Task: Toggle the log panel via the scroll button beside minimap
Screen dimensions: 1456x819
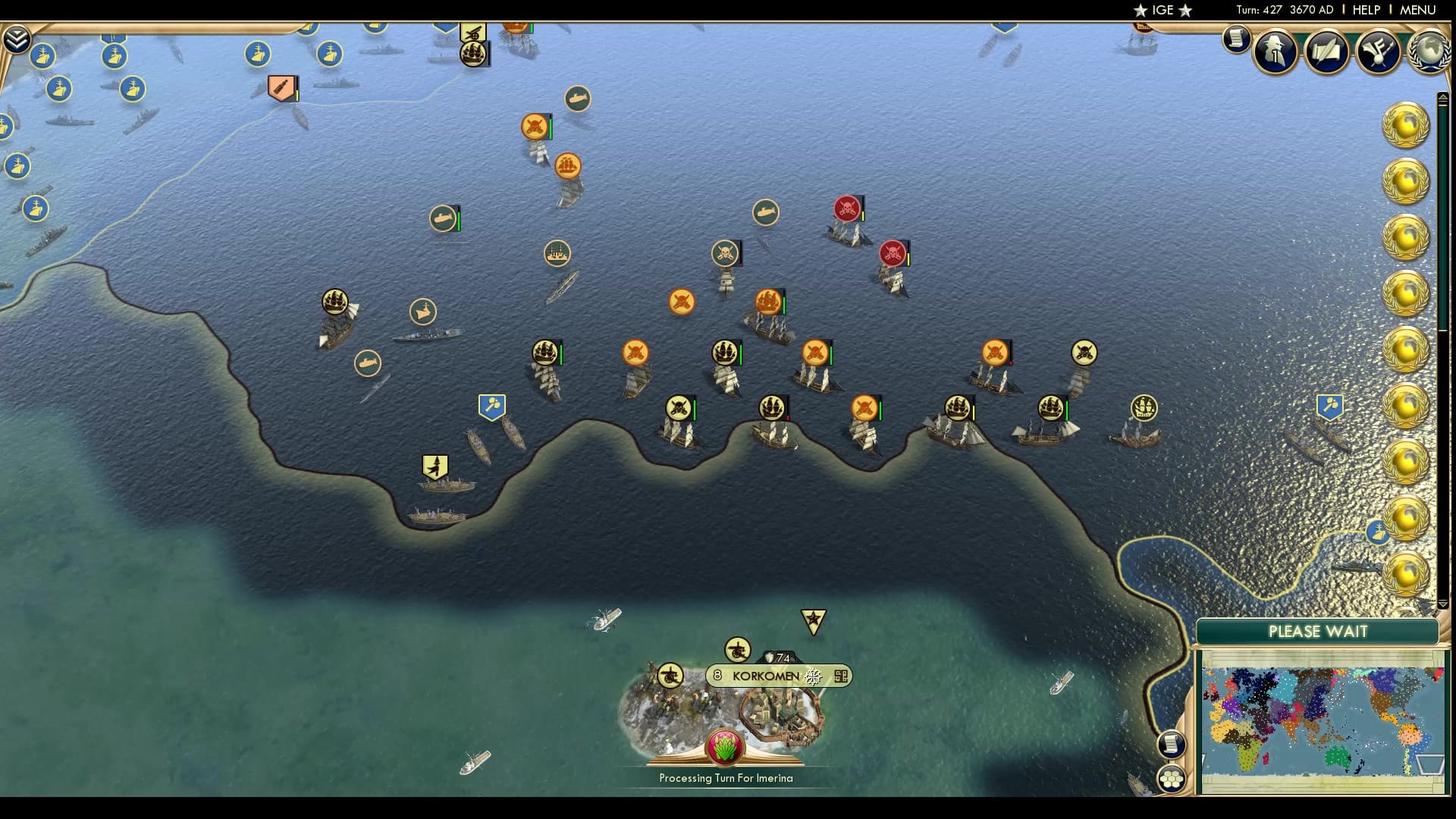Action: (1172, 743)
